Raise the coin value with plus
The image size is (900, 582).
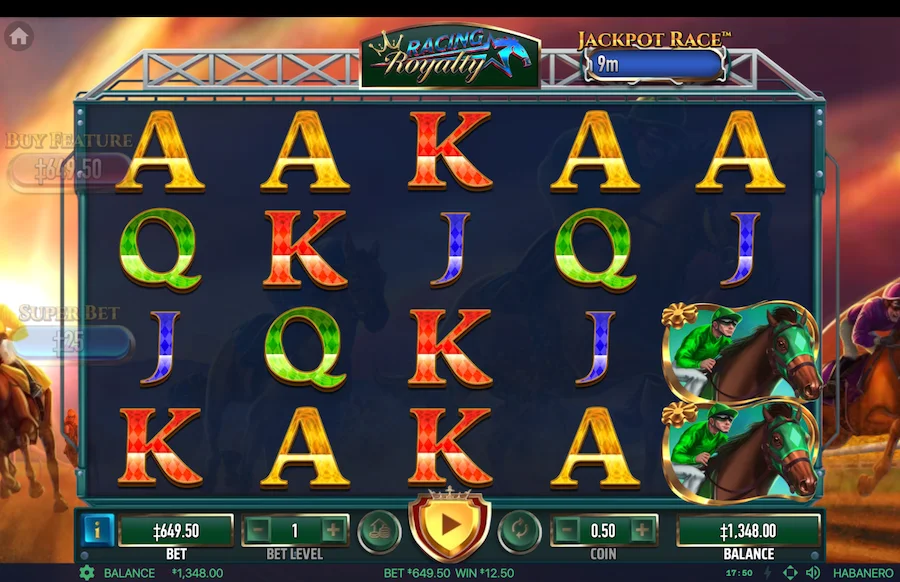pos(641,530)
